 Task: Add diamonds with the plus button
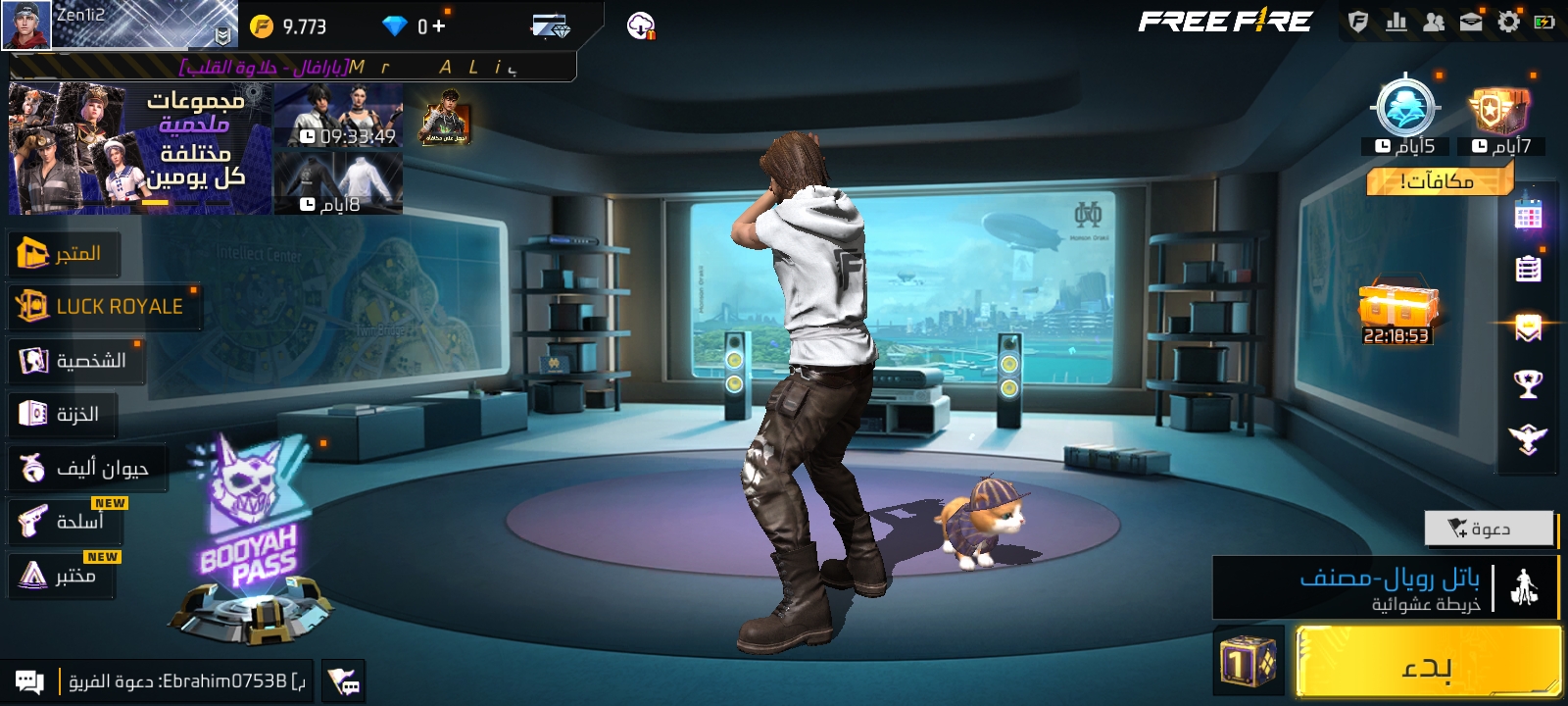click(438, 26)
